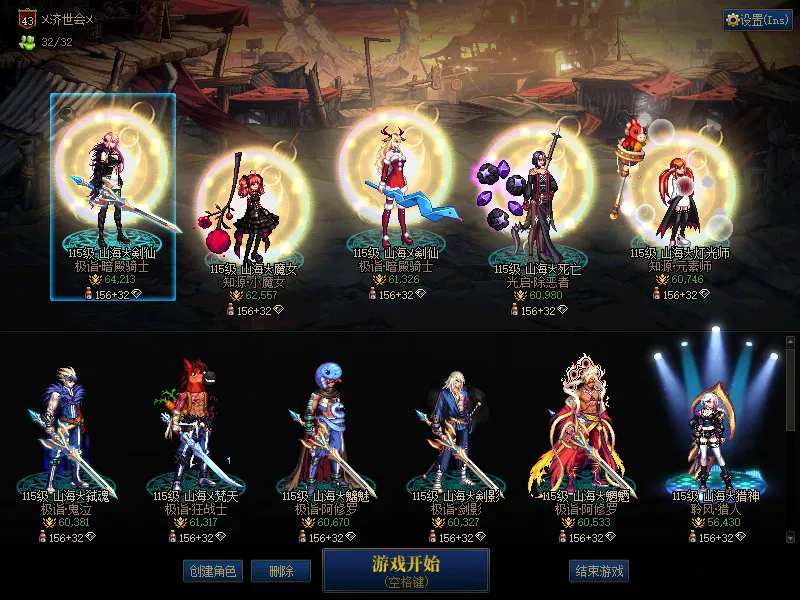This screenshot has width=800, height=600.
Task: Exit via the 结束游戏 button
Action: tap(599, 571)
